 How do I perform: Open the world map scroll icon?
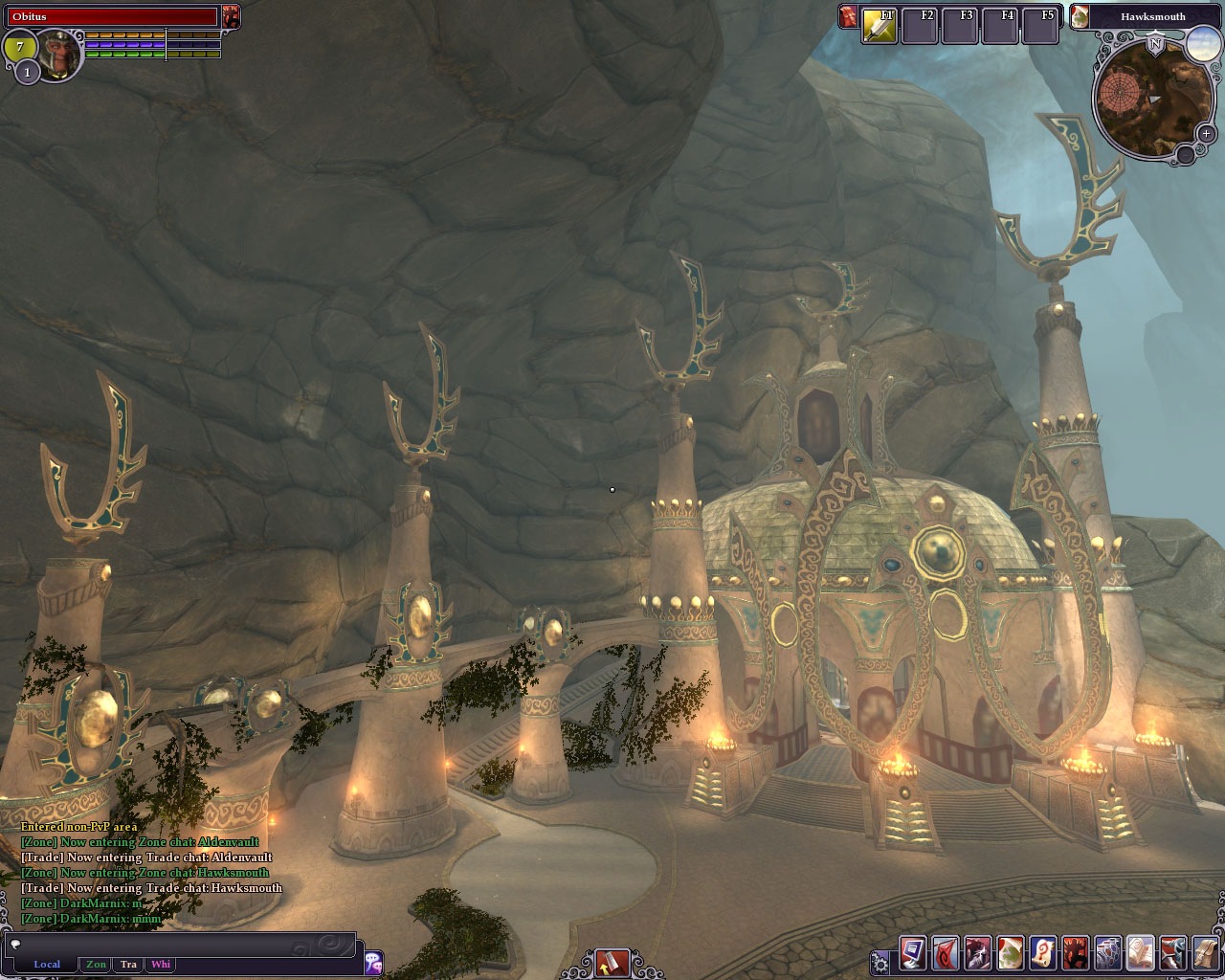(x=1011, y=954)
